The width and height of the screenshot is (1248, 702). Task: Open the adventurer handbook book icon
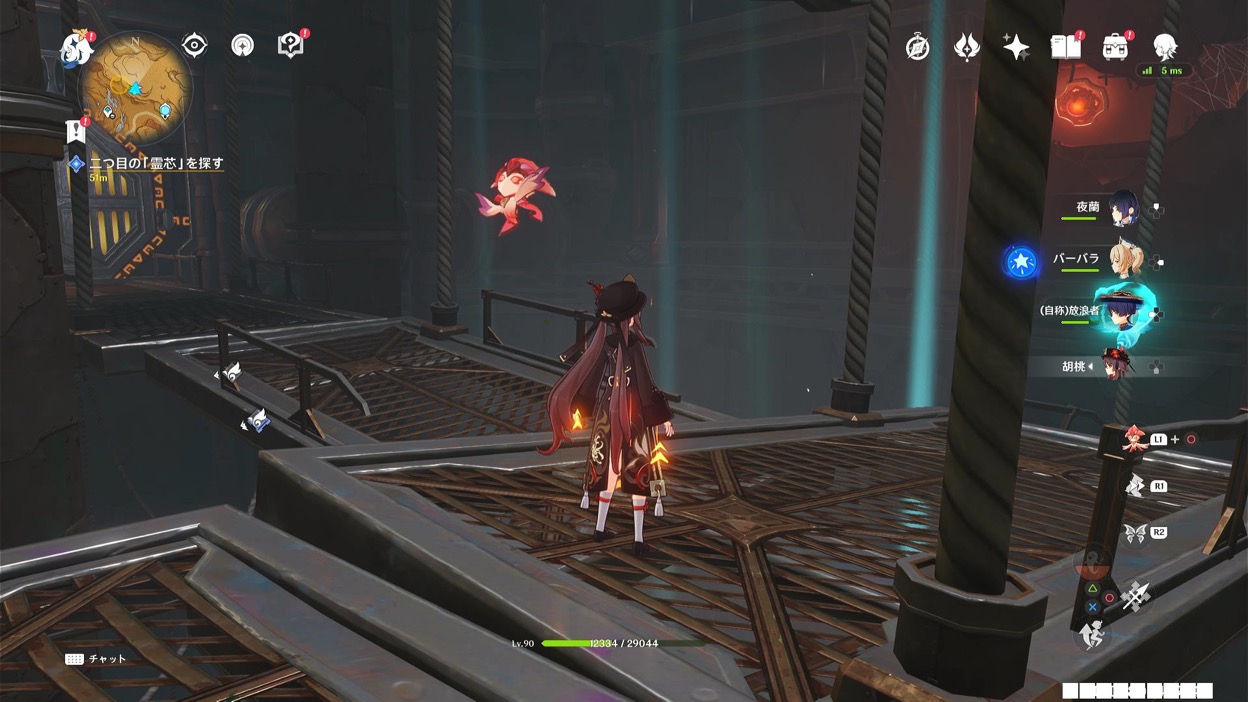point(1065,46)
